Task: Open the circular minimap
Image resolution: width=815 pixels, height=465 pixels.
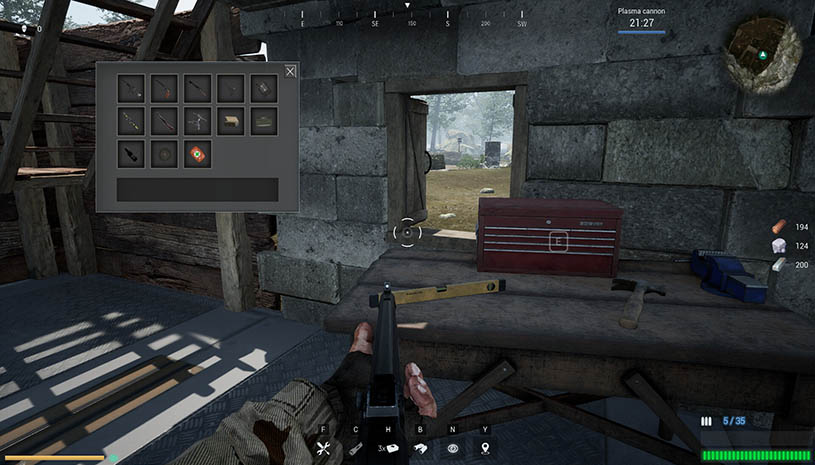Action: [x=765, y=55]
